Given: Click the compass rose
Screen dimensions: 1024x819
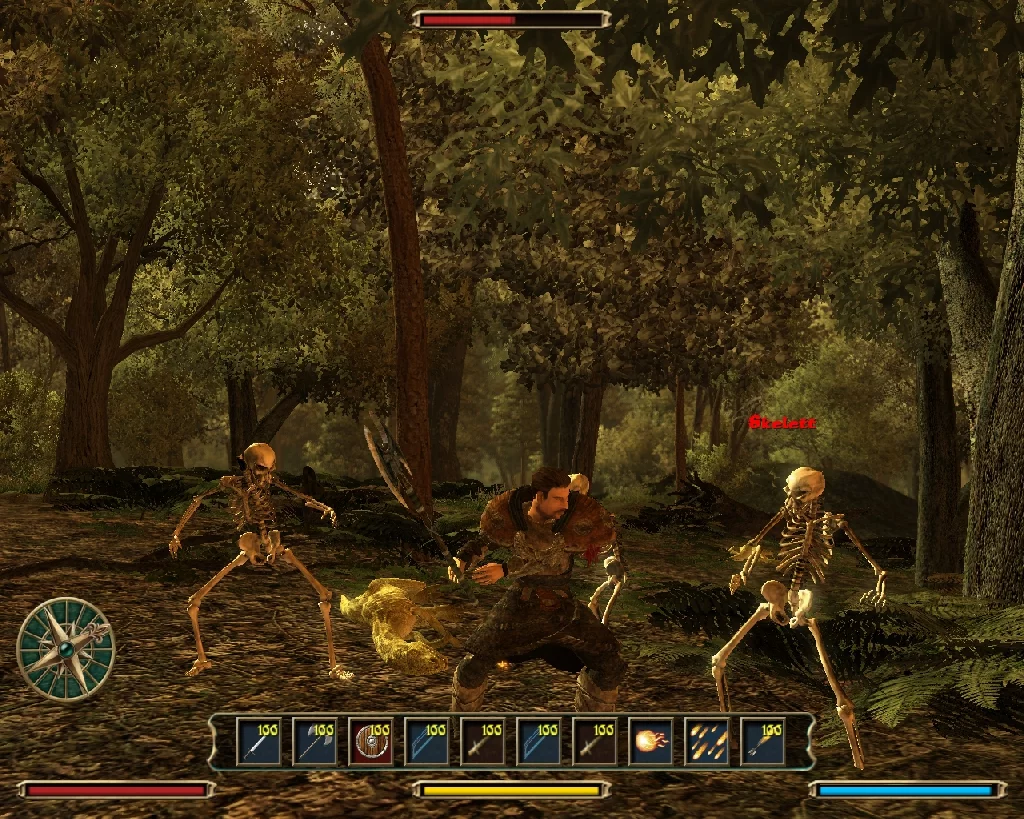Looking at the screenshot, I should pos(66,648).
